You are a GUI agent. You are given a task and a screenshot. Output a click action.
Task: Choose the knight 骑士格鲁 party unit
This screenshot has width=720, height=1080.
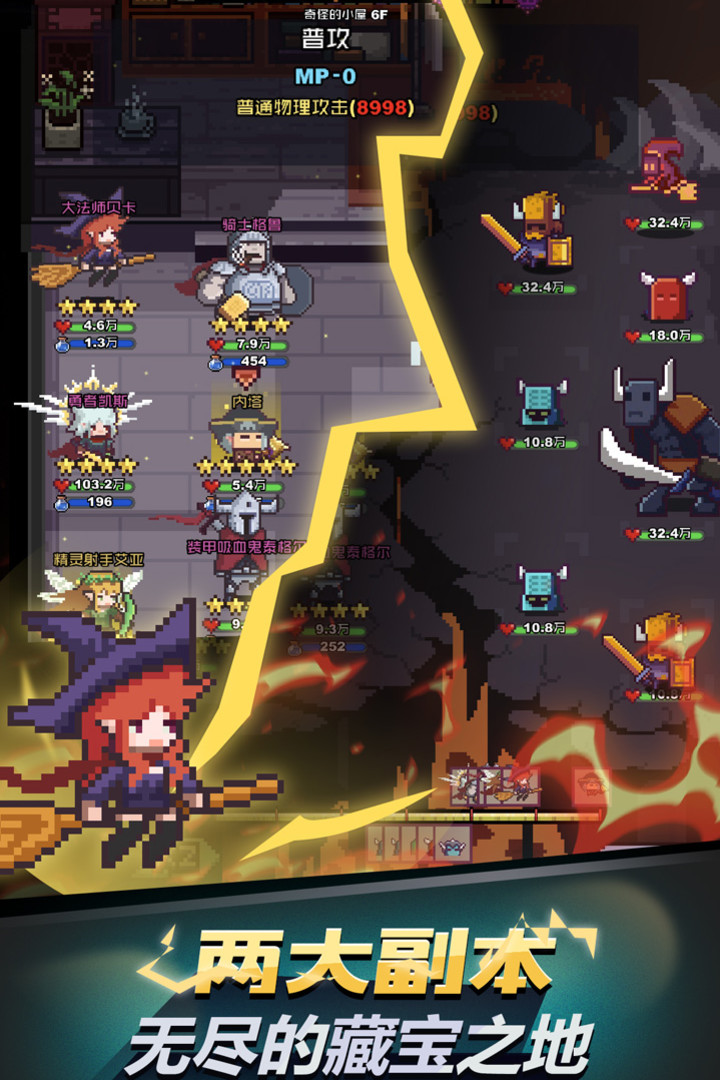[x=247, y=273]
